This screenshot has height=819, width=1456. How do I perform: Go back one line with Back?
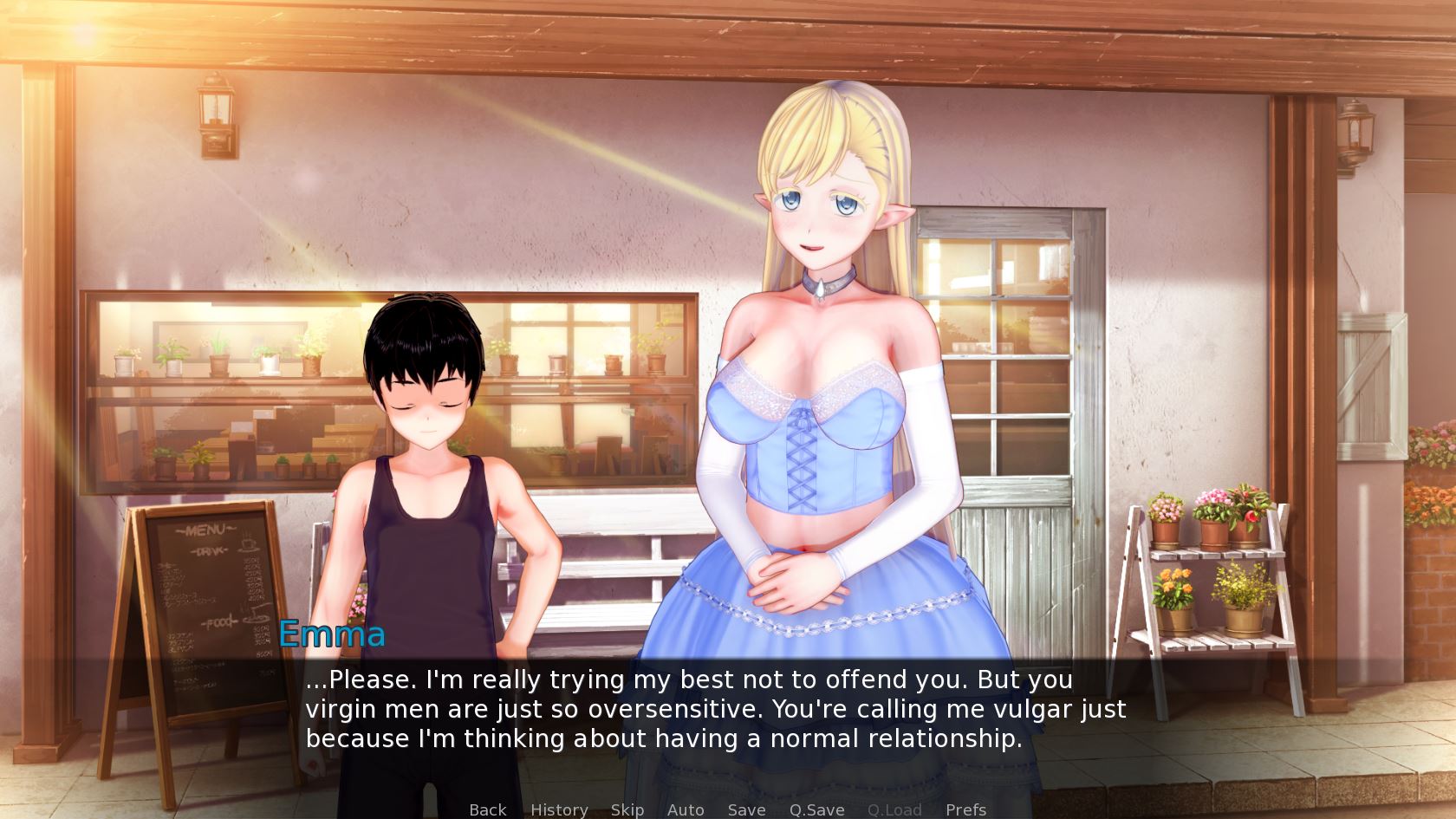pyautogui.click(x=487, y=809)
